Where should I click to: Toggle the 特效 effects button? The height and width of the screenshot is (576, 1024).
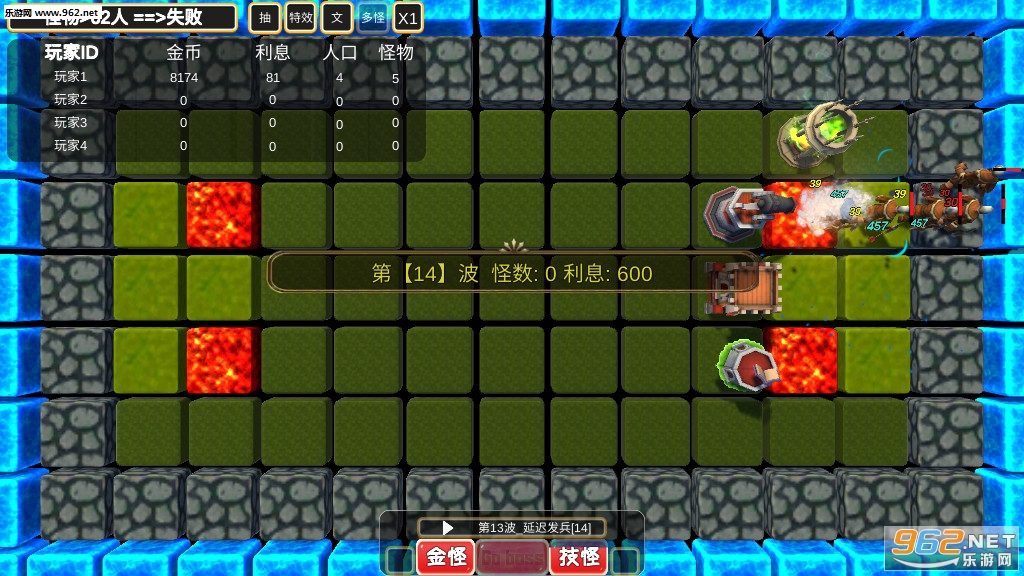pyautogui.click(x=300, y=17)
